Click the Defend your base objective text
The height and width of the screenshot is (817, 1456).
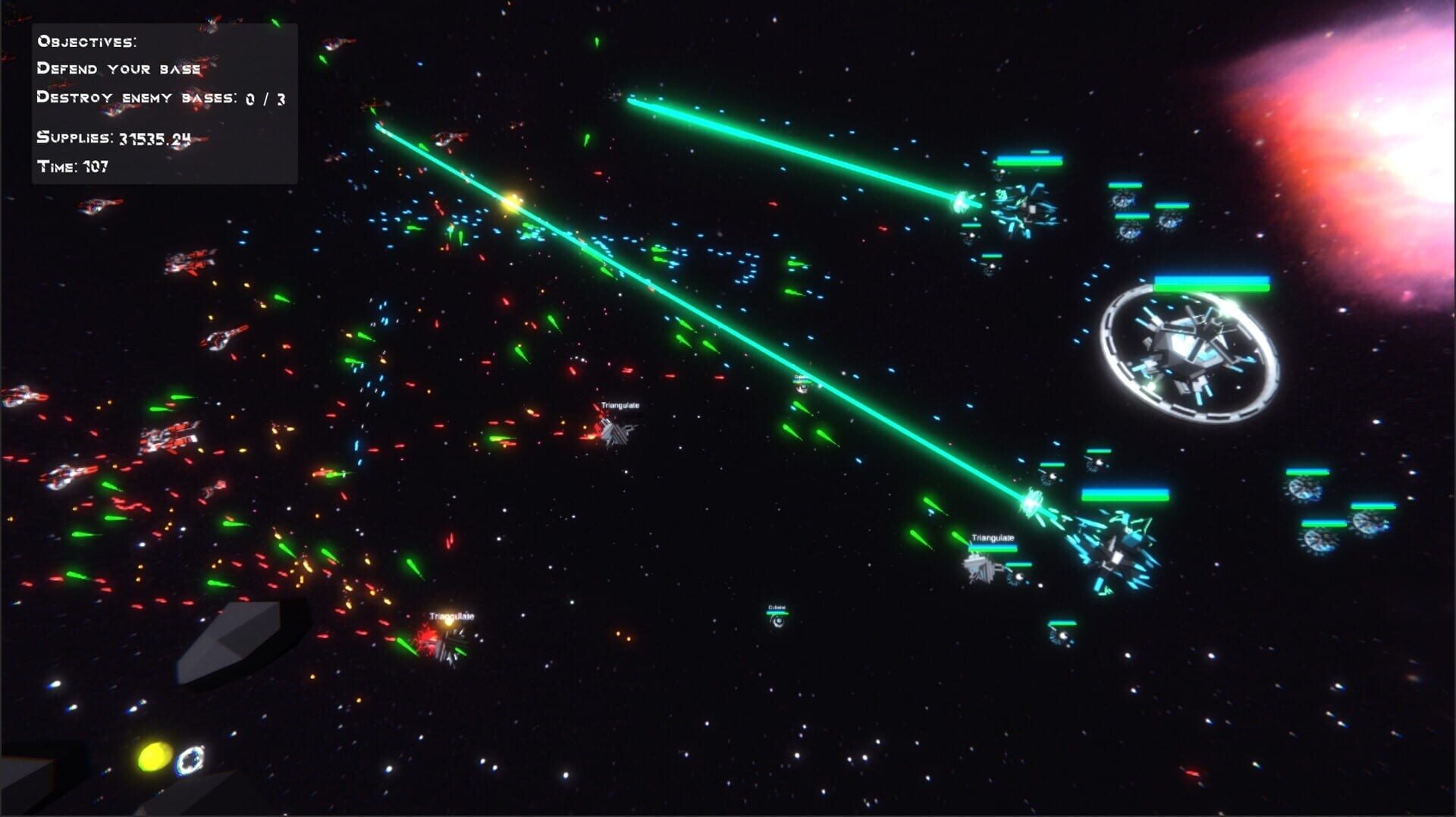[x=118, y=68]
